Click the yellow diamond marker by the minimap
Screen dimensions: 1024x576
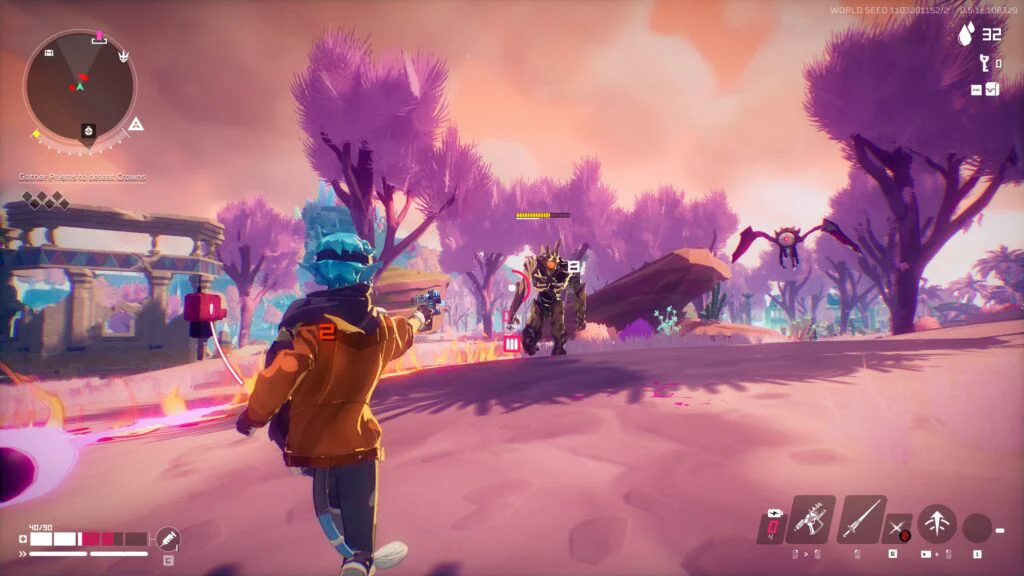tap(36, 133)
